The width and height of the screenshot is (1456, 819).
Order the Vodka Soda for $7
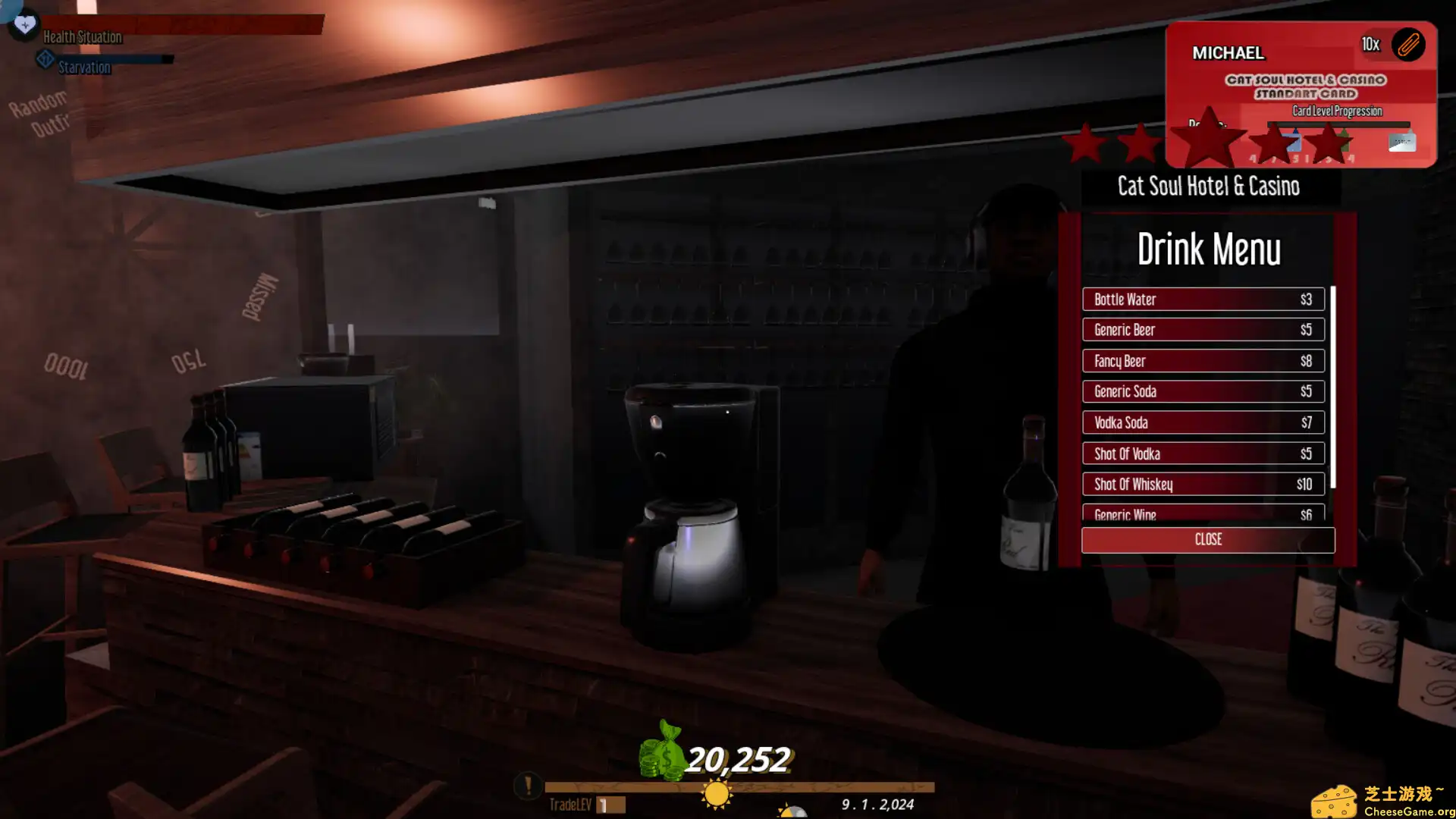(x=1203, y=422)
